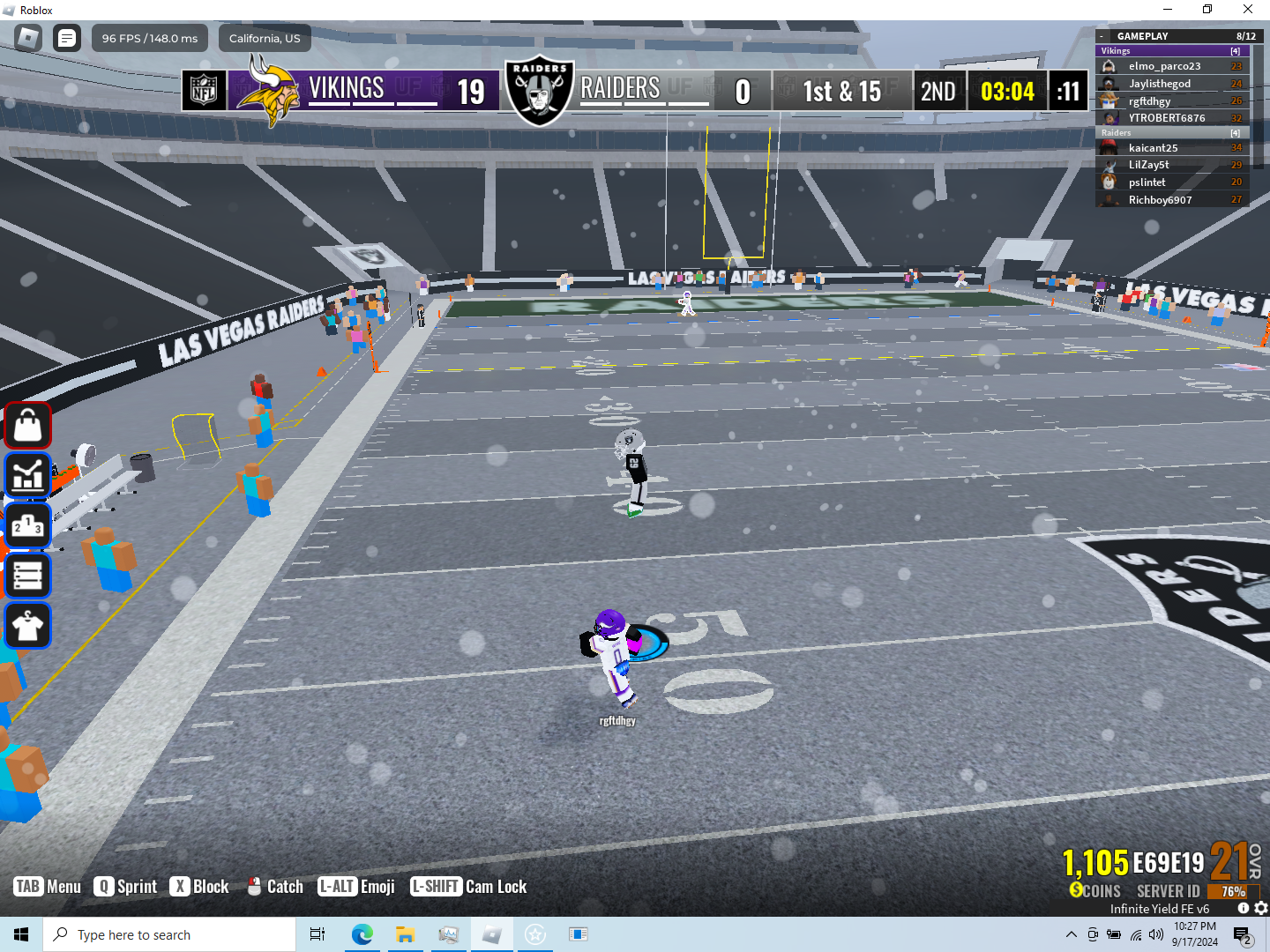Choose YTROBERT6876 from the Vikings roster

[1166, 118]
